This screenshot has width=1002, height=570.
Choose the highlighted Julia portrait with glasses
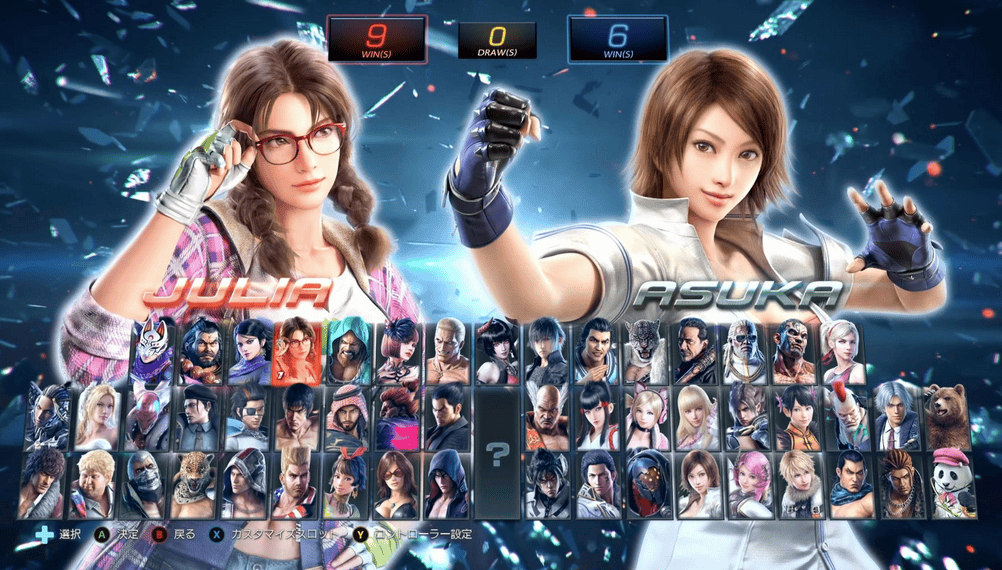pos(299,351)
